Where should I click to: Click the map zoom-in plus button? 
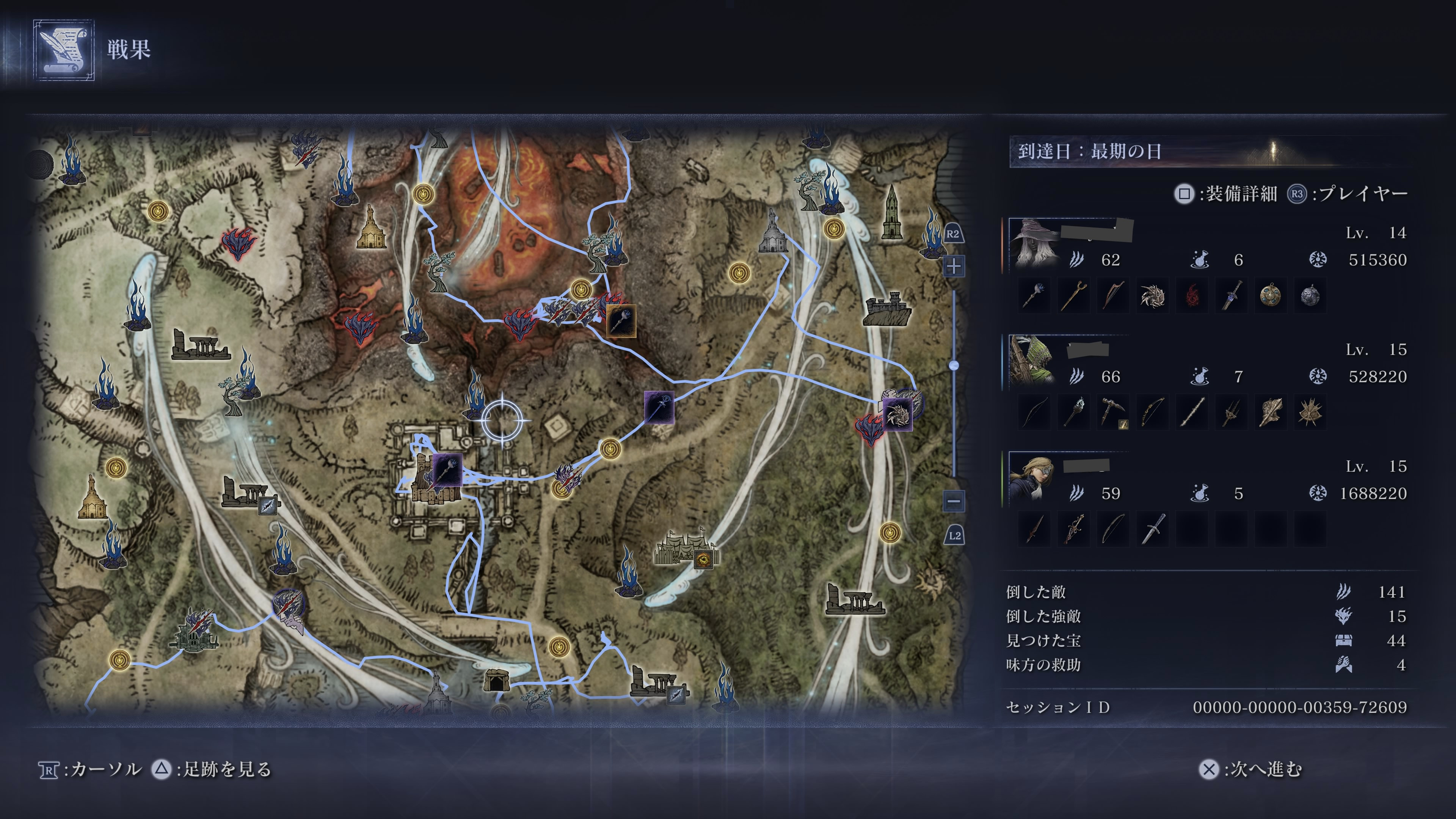tap(954, 266)
